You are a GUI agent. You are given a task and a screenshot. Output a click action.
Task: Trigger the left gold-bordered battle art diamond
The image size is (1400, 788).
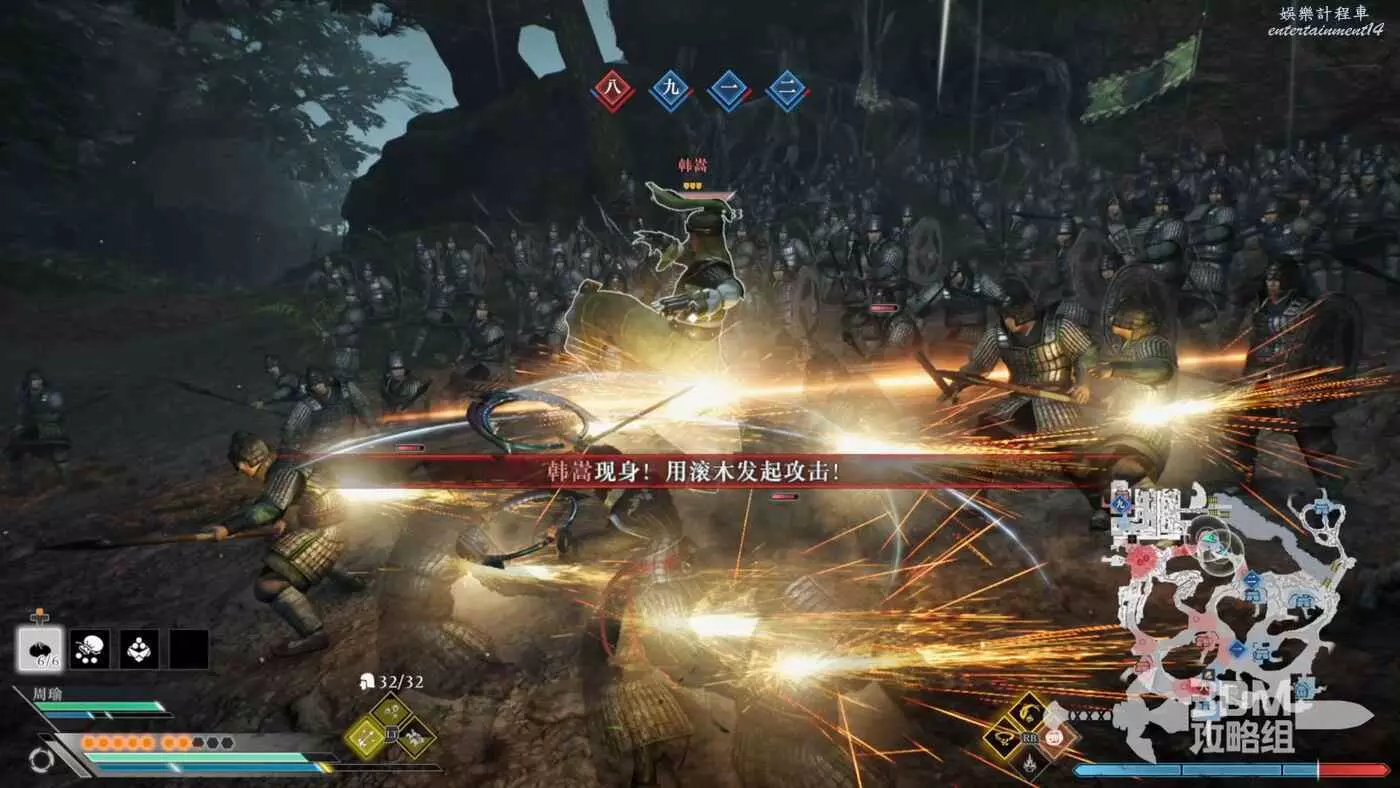tap(1002, 738)
